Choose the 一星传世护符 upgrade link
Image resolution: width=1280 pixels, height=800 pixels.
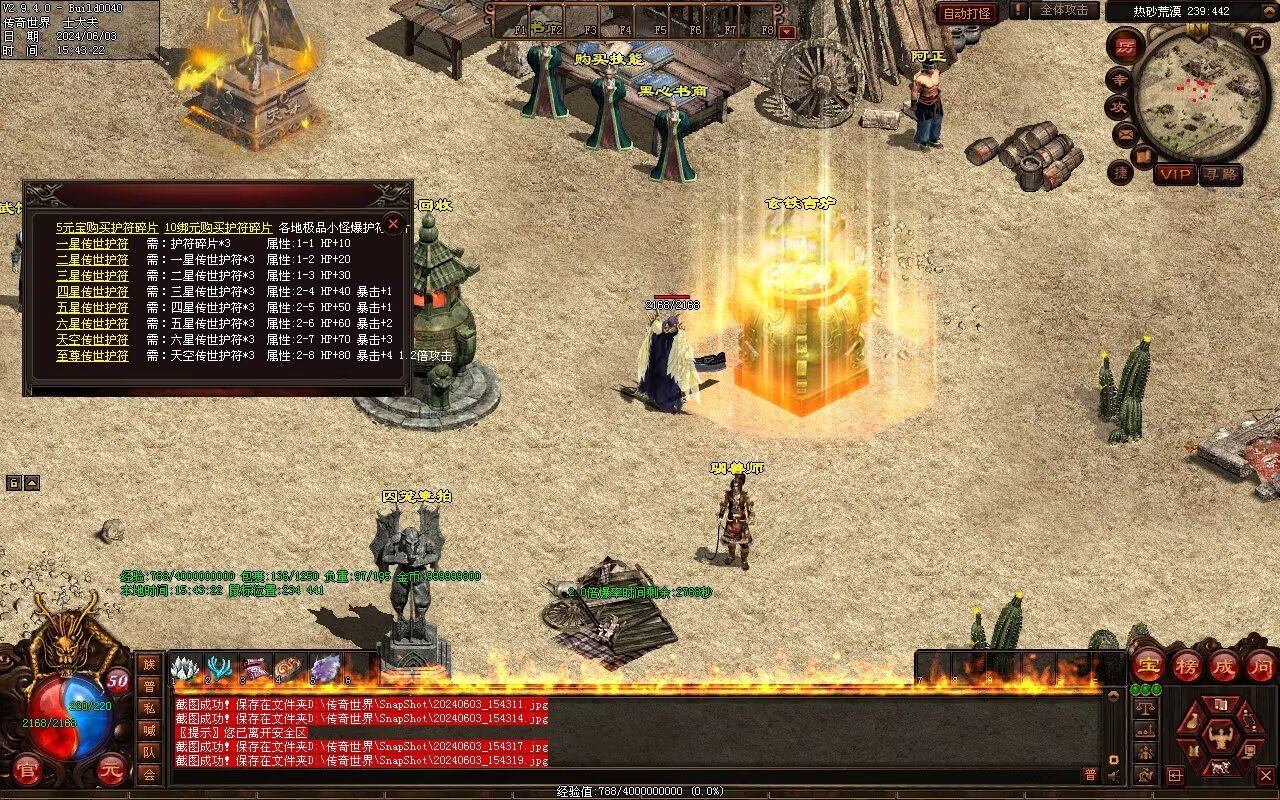(x=92, y=244)
